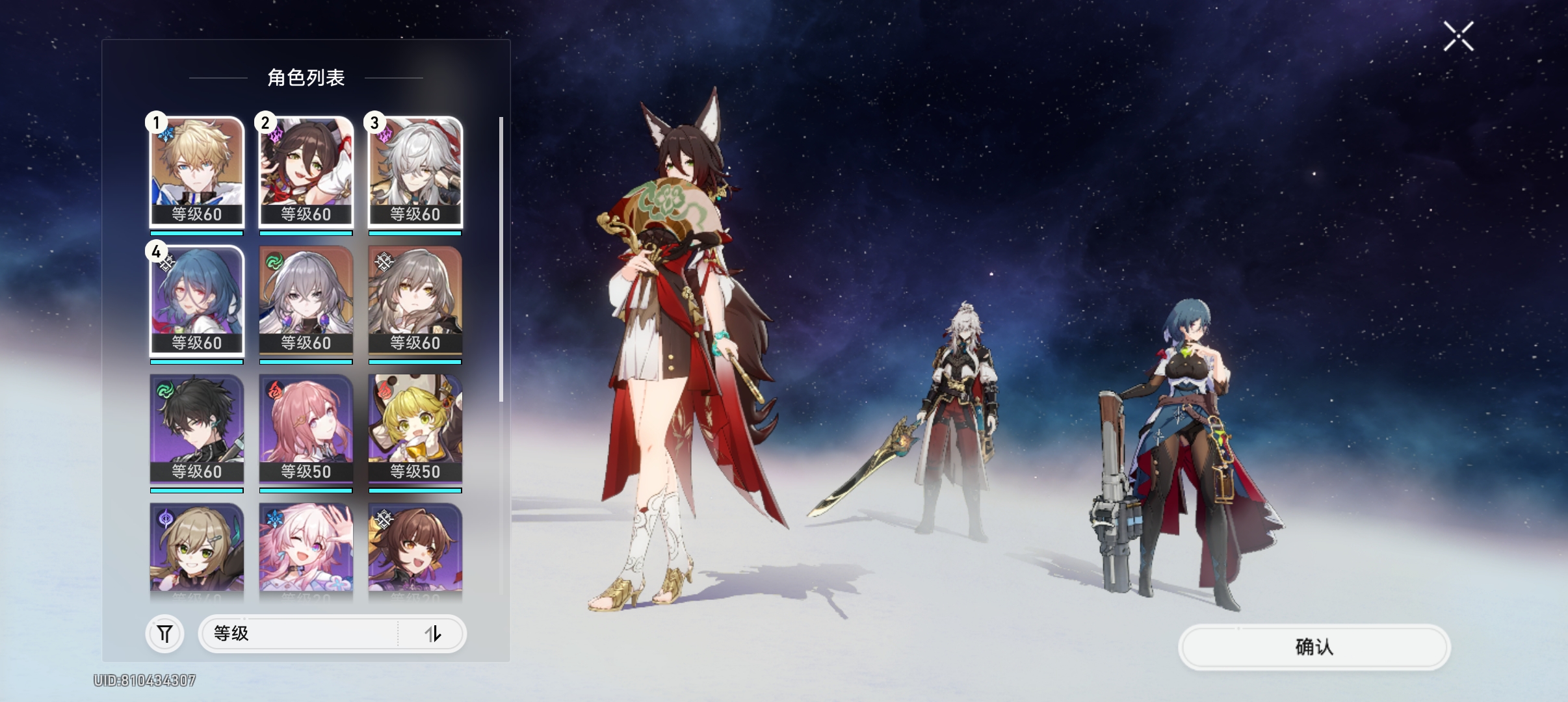Click the character list scrollbar
This screenshot has height=702, width=1568.
(501, 260)
